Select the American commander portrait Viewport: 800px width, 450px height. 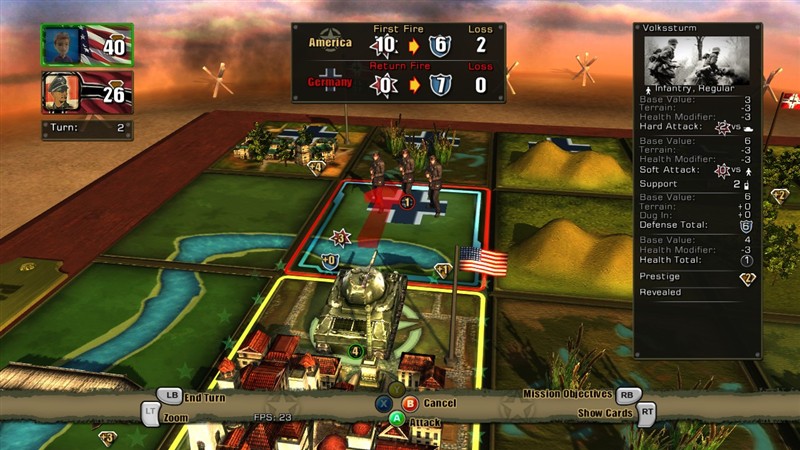(58, 45)
